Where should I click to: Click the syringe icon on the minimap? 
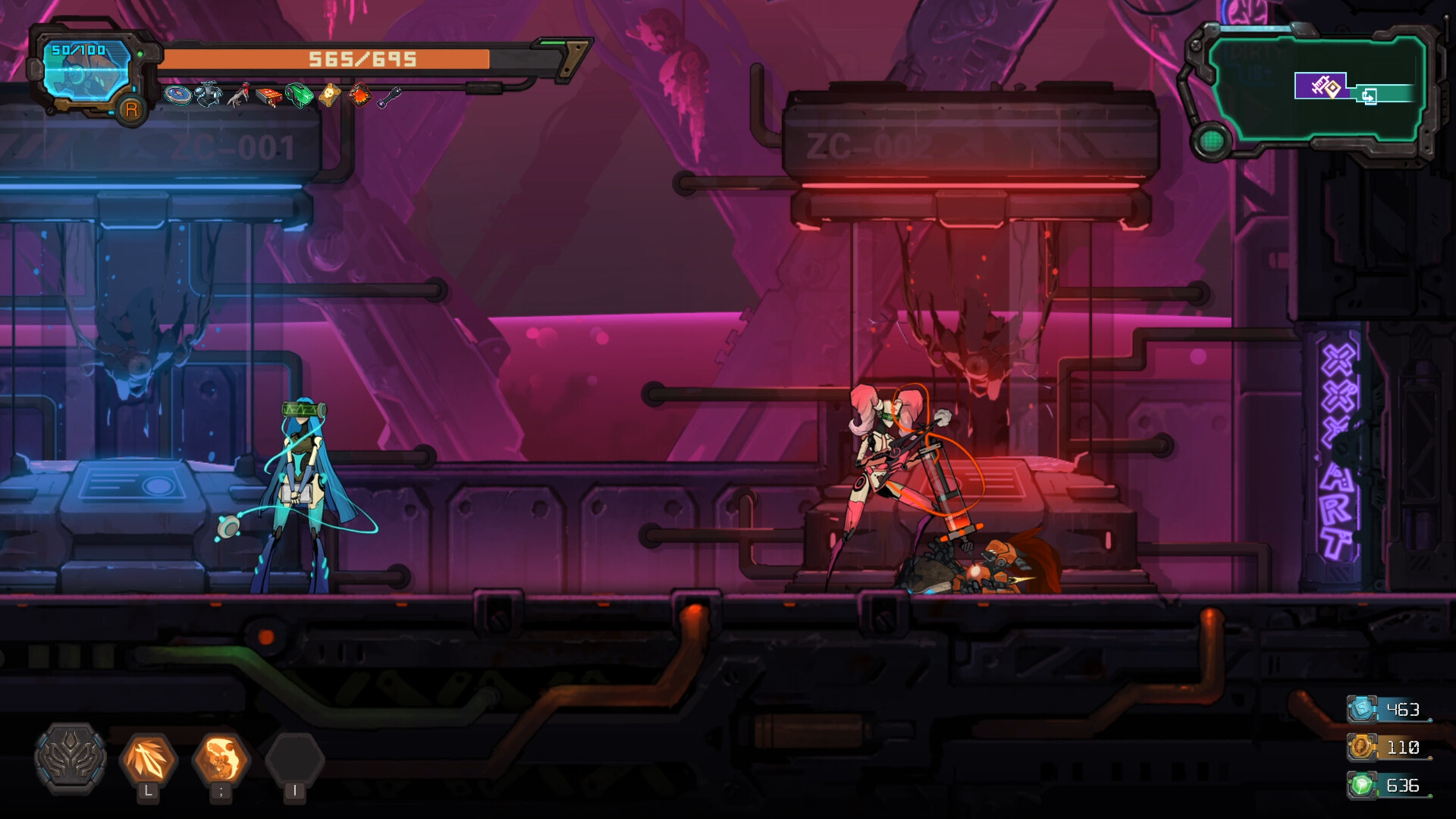pyautogui.click(x=1319, y=84)
